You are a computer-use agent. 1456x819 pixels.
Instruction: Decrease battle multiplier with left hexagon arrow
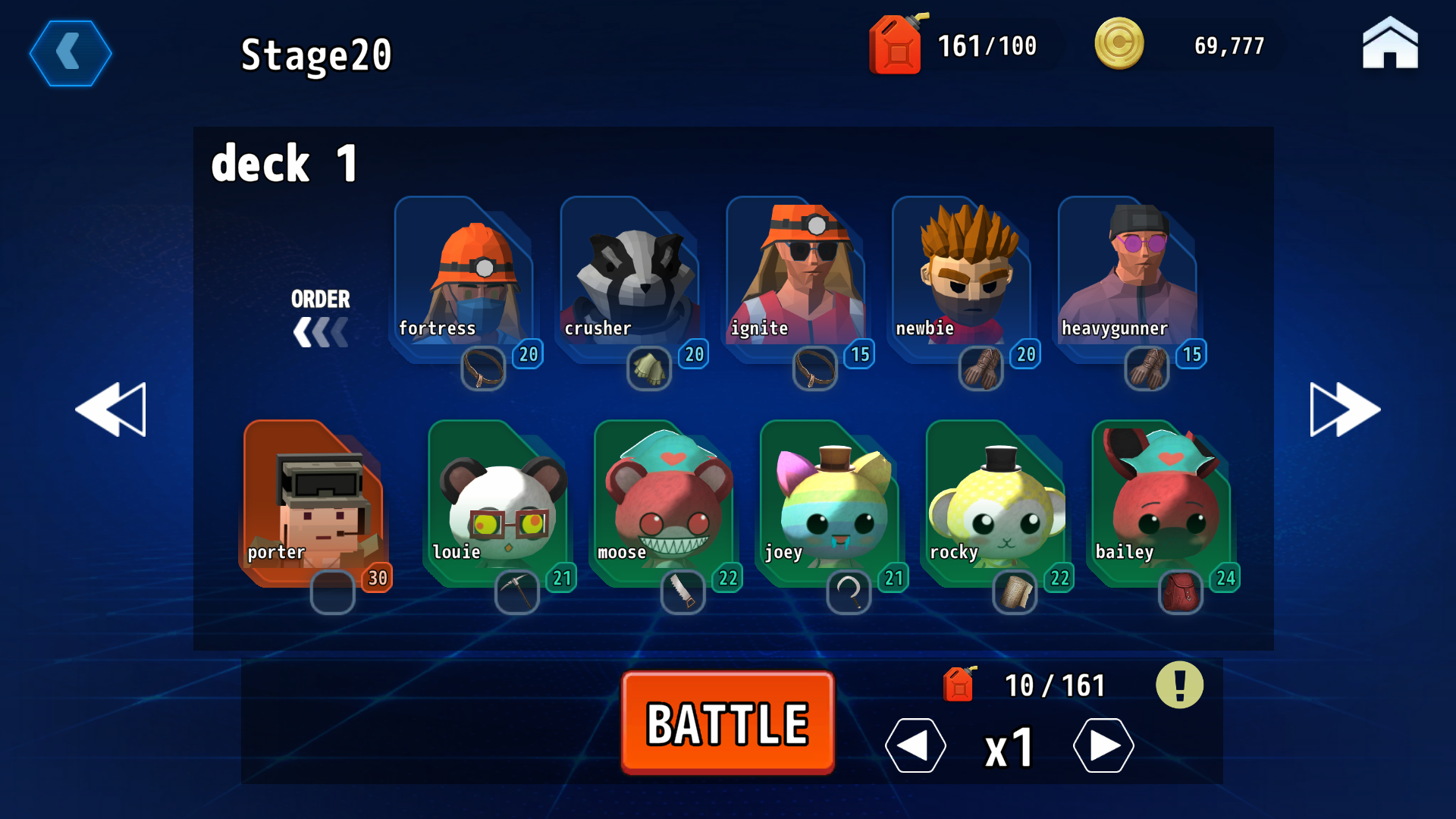pos(915,745)
